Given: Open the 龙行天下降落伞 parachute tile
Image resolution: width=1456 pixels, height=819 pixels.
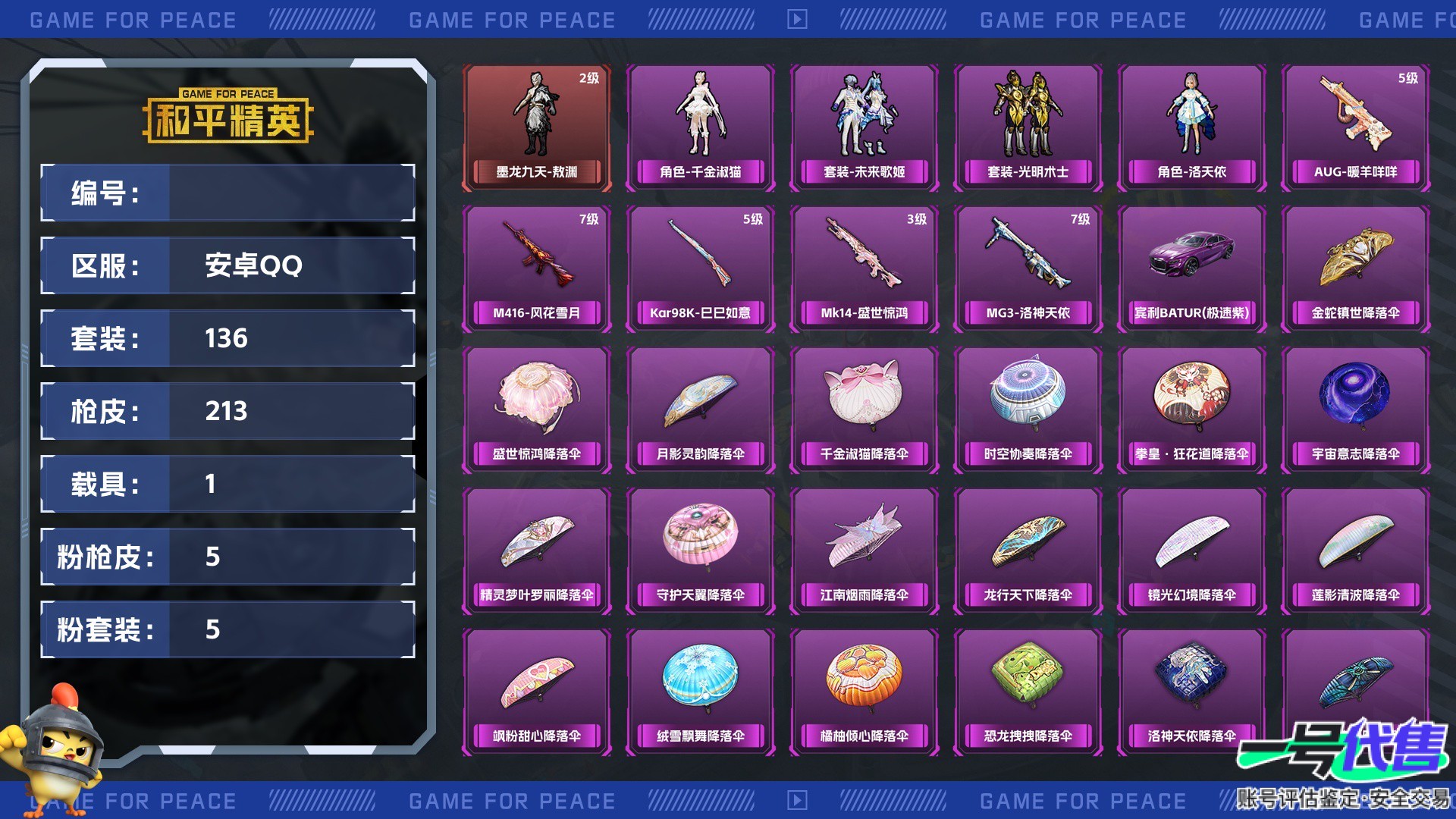Looking at the screenshot, I should click(1028, 551).
